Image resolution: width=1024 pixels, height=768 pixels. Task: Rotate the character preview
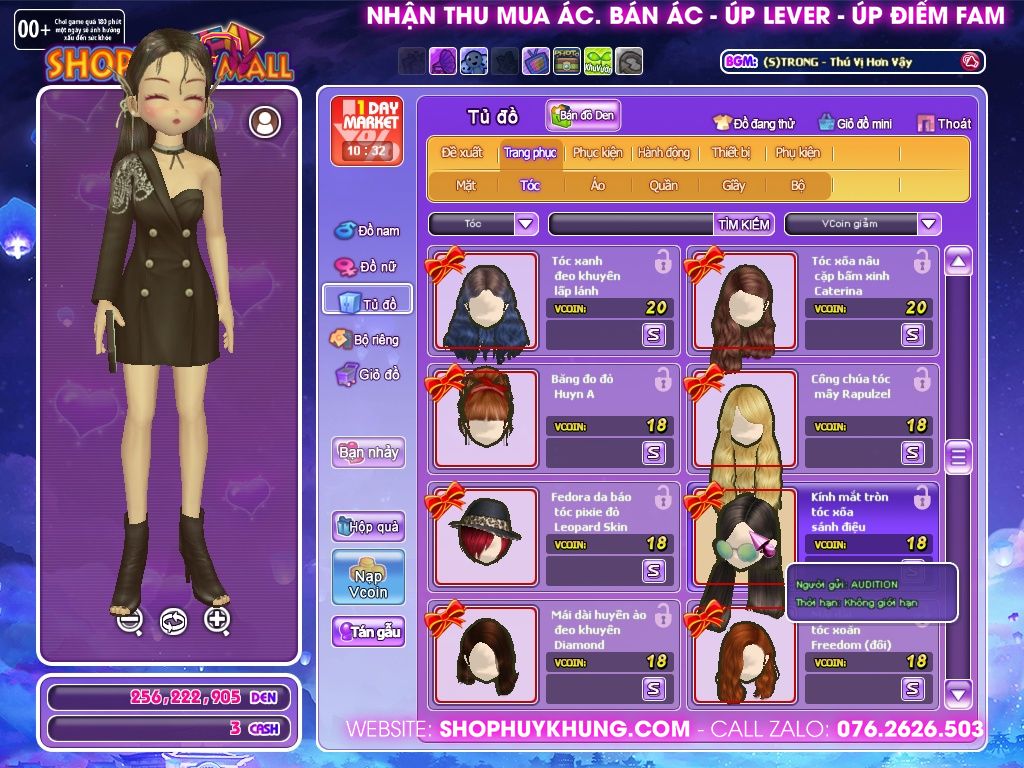coord(173,621)
